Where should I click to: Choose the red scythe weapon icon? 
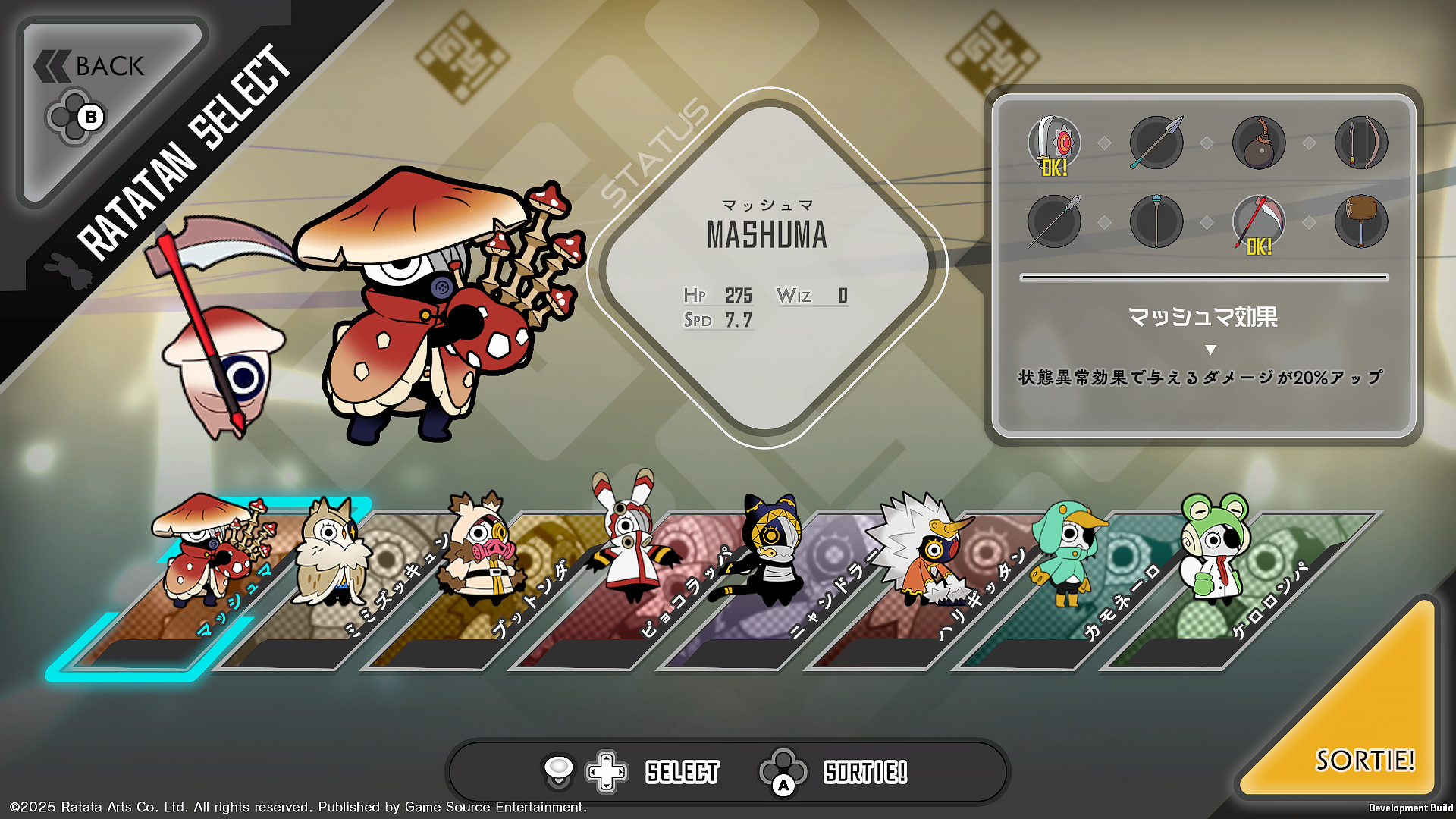pyautogui.click(x=1259, y=222)
